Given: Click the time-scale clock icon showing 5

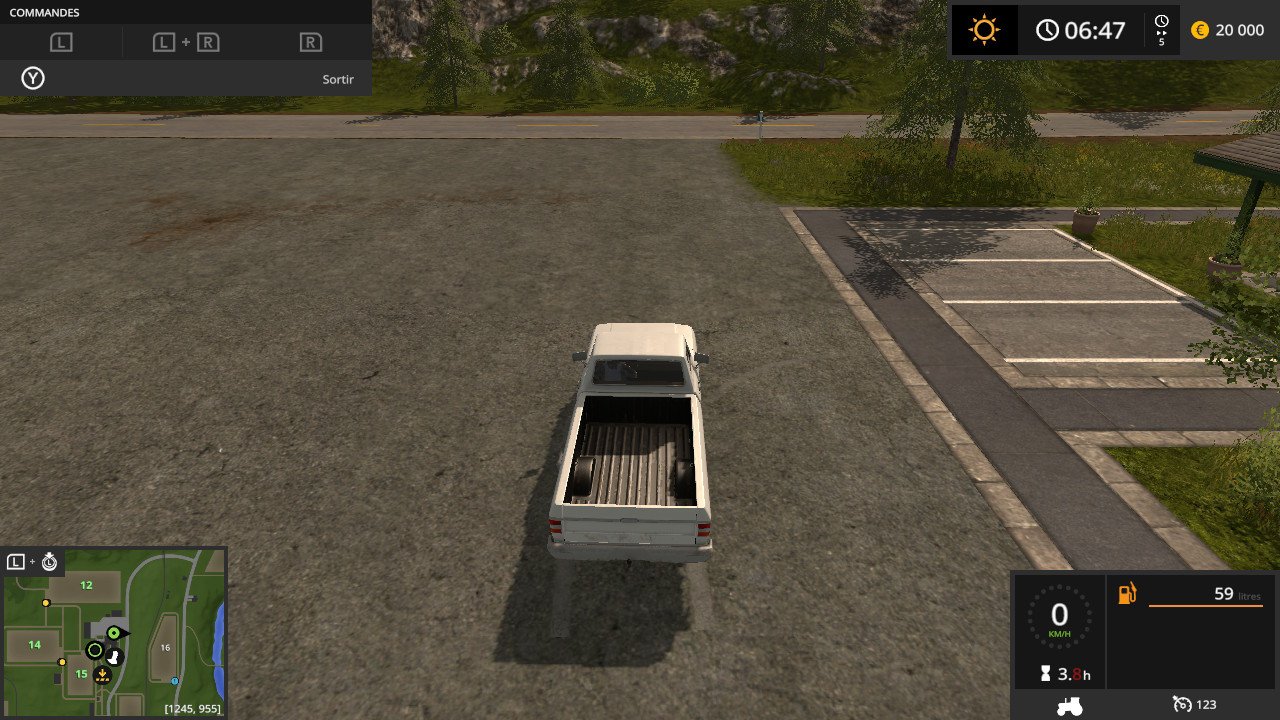Looking at the screenshot, I should point(1160,28).
